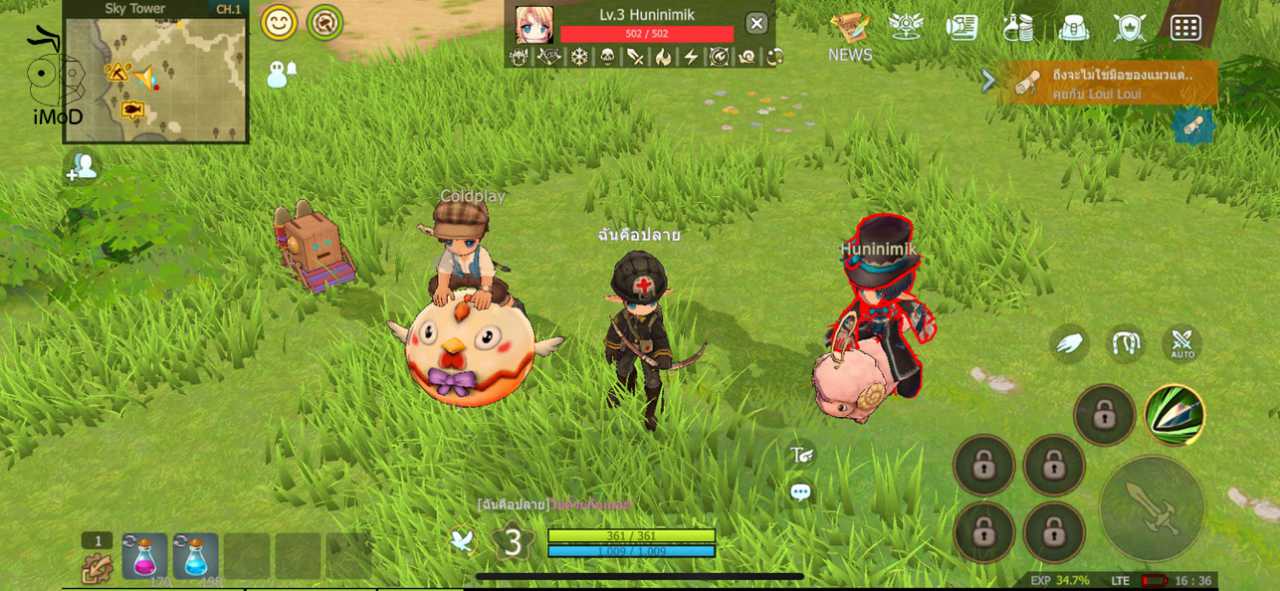This screenshot has height=591, width=1280.
Task: Activate the green arrow skill
Action: coord(1174,414)
